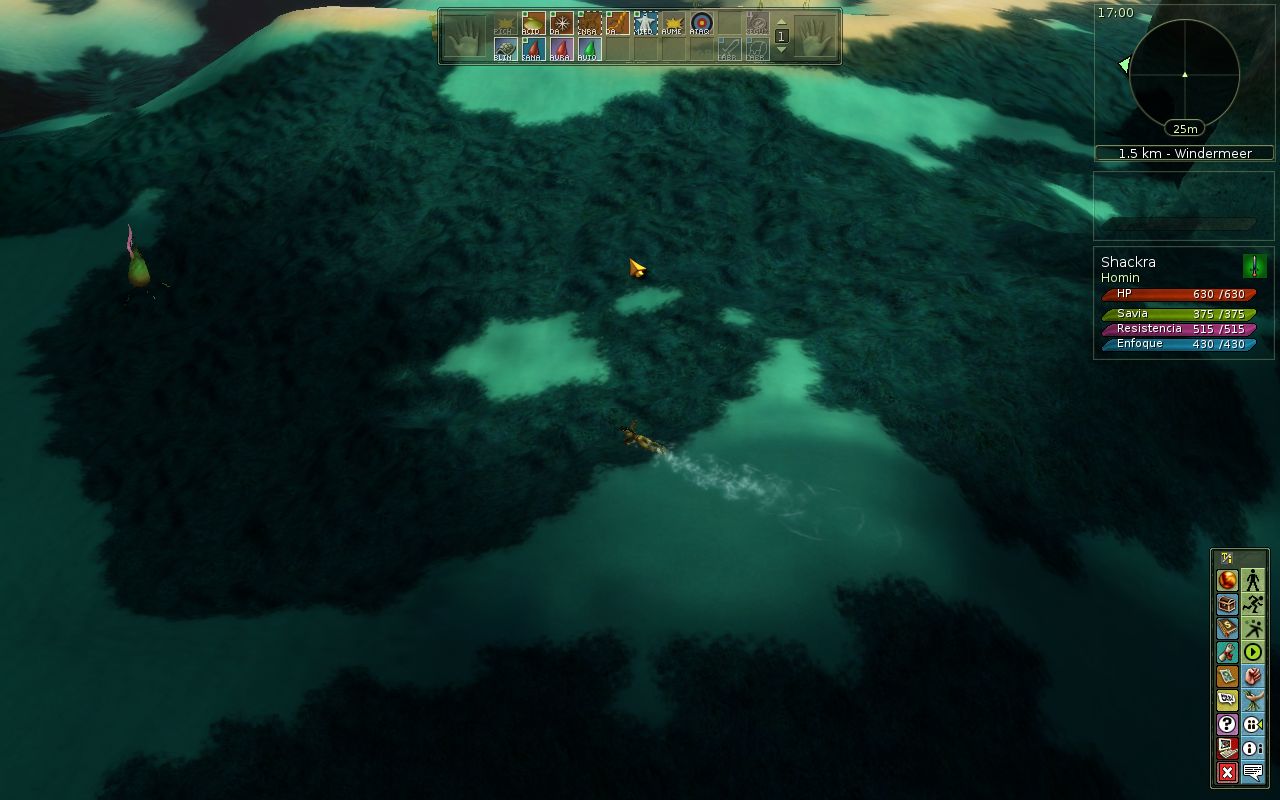Viewport: 1280px width, 800px height.
Task: Open the spellbook icon with the S
Action: point(1227,629)
